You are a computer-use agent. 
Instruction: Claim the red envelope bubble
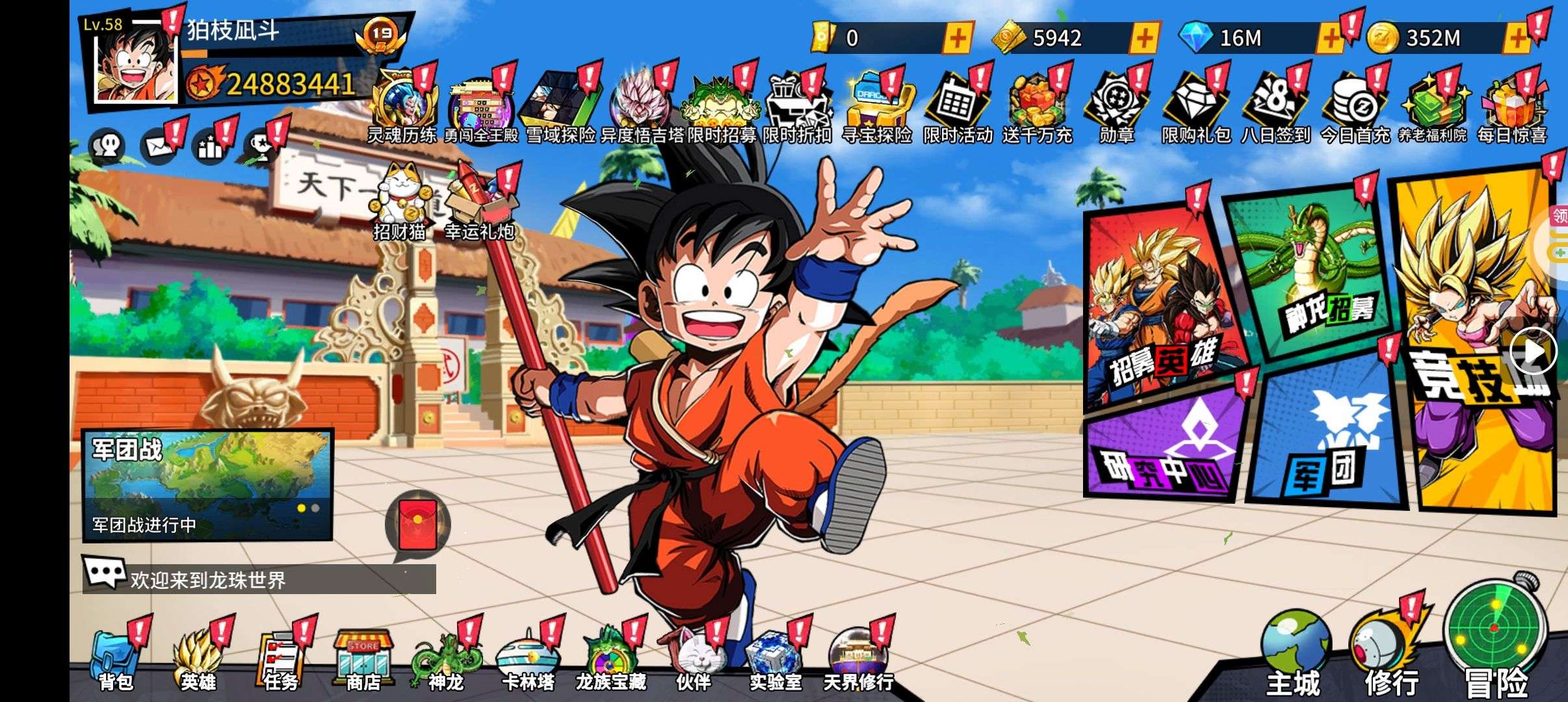click(417, 523)
